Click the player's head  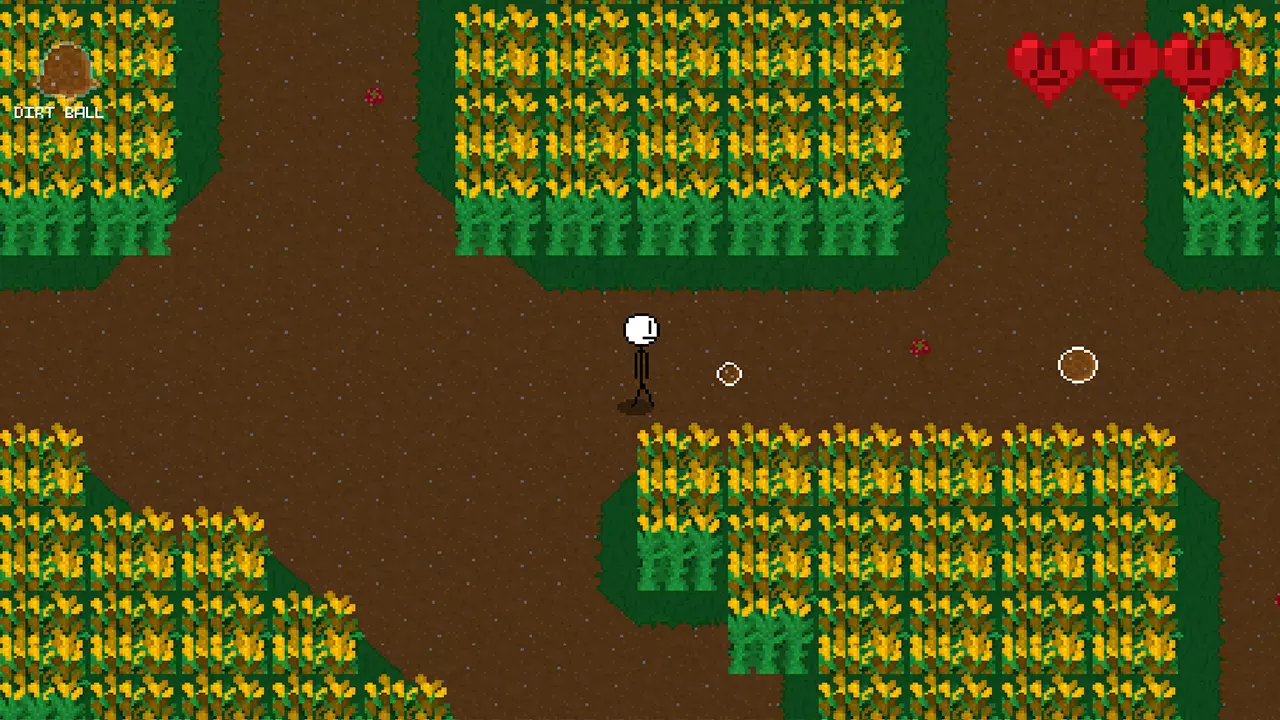pyautogui.click(x=640, y=327)
